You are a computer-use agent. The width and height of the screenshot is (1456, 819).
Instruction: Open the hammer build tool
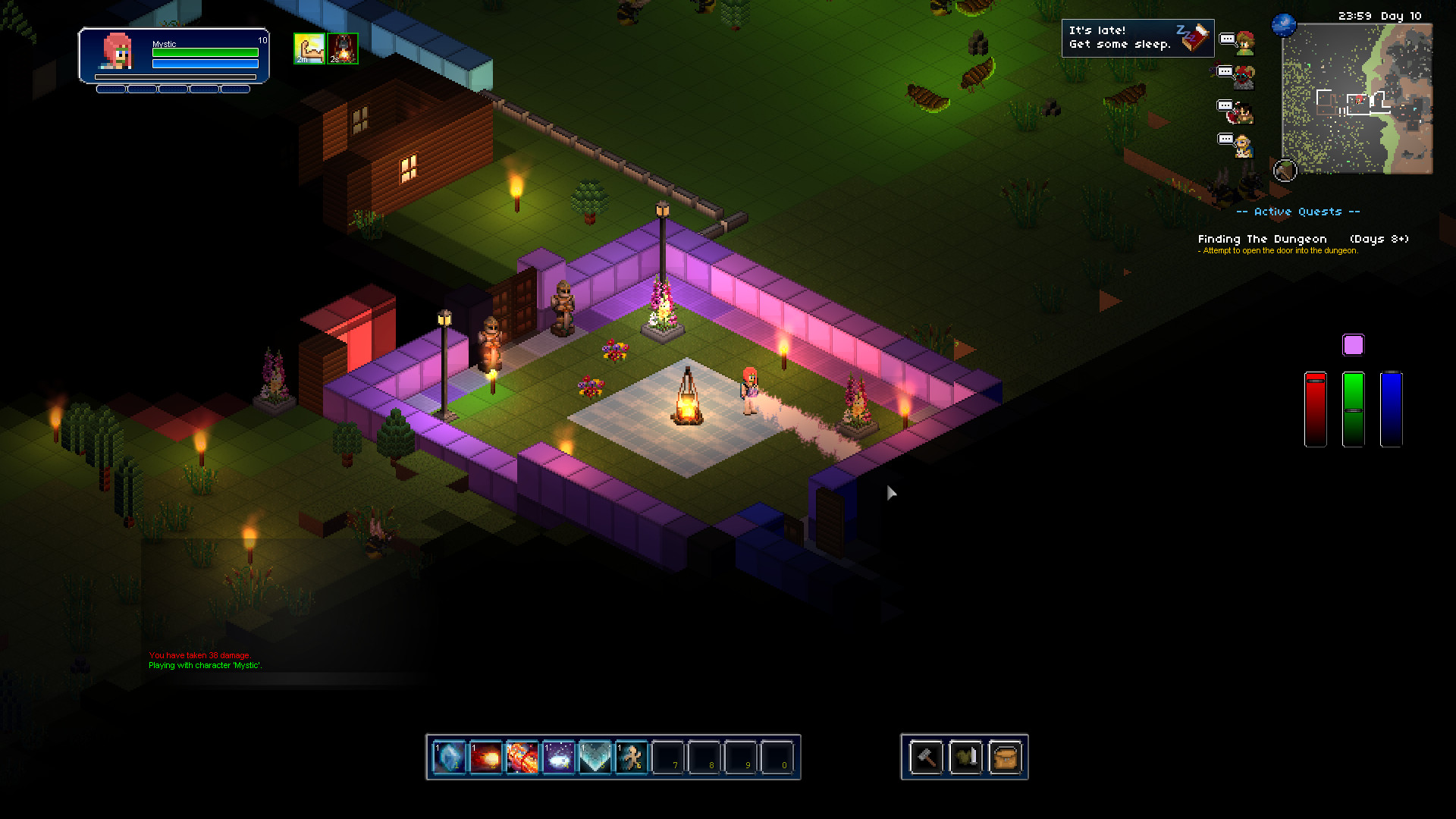[926, 757]
